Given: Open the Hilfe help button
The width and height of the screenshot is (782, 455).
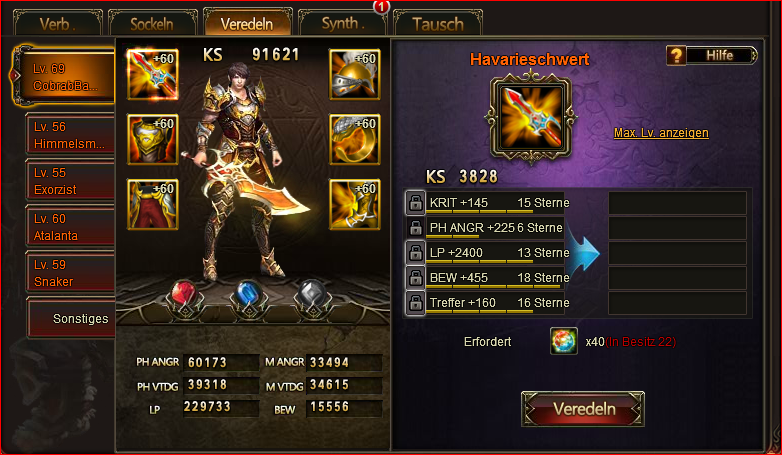Looking at the screenshot, I should [712, 55].
